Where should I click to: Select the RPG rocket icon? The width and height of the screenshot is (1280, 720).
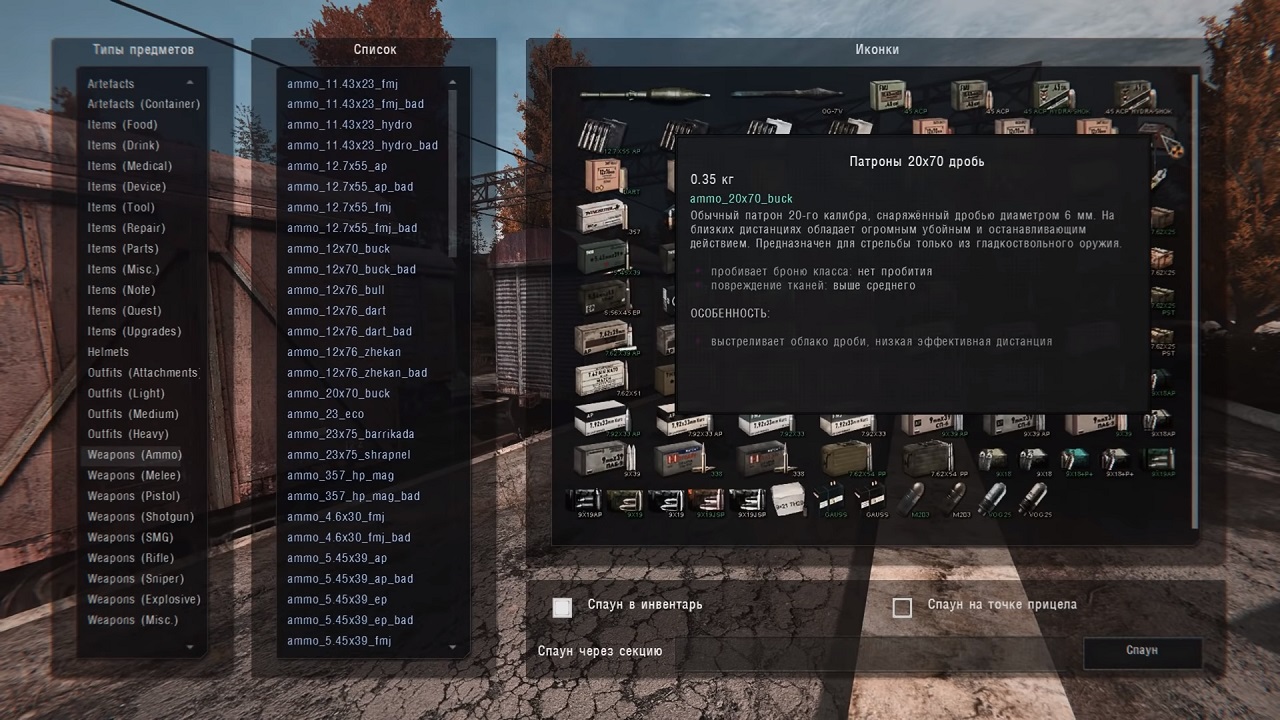[645, 95]
